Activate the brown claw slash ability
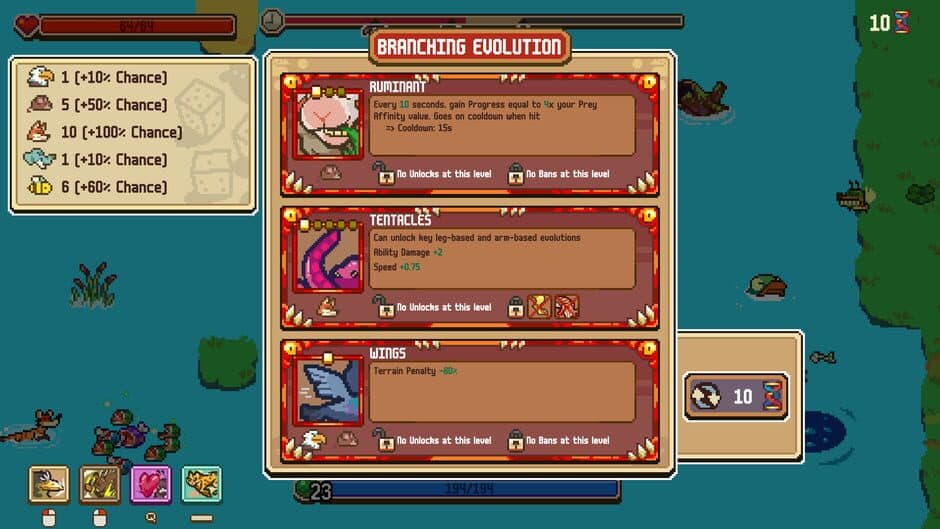Screen dimensions: 940x529 (x=100, y=485)
